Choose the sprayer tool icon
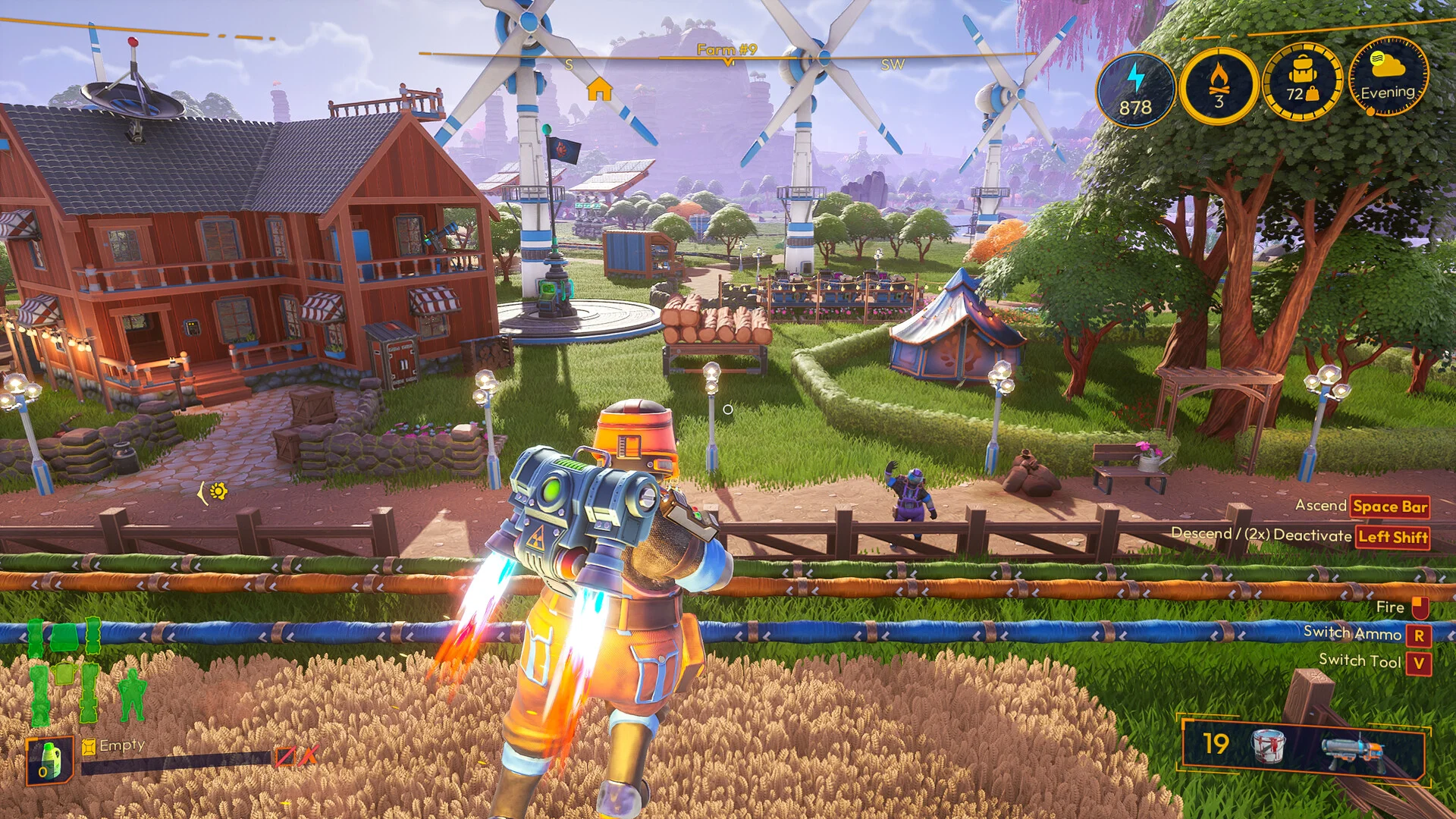Viewport: 1456px width, 819px height. tap(1355, 749)
